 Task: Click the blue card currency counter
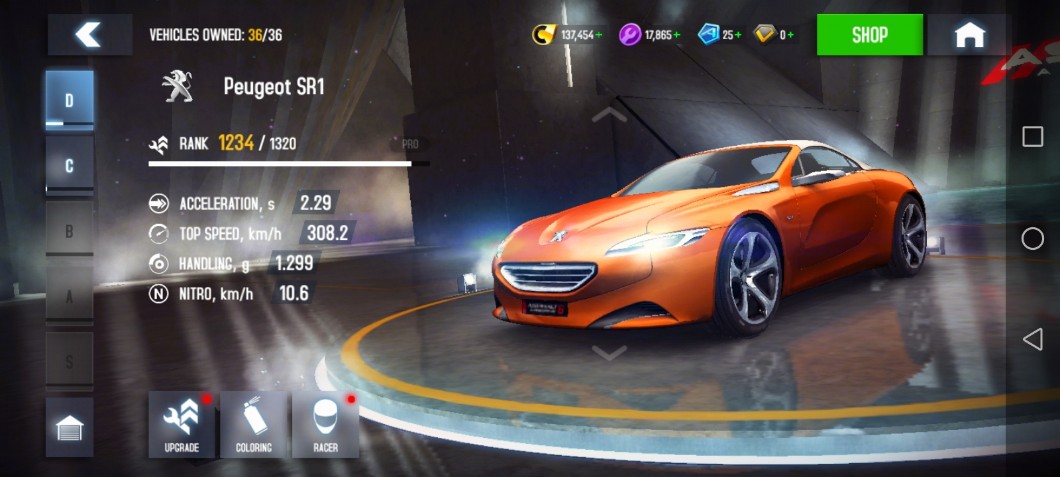point(720,35)
